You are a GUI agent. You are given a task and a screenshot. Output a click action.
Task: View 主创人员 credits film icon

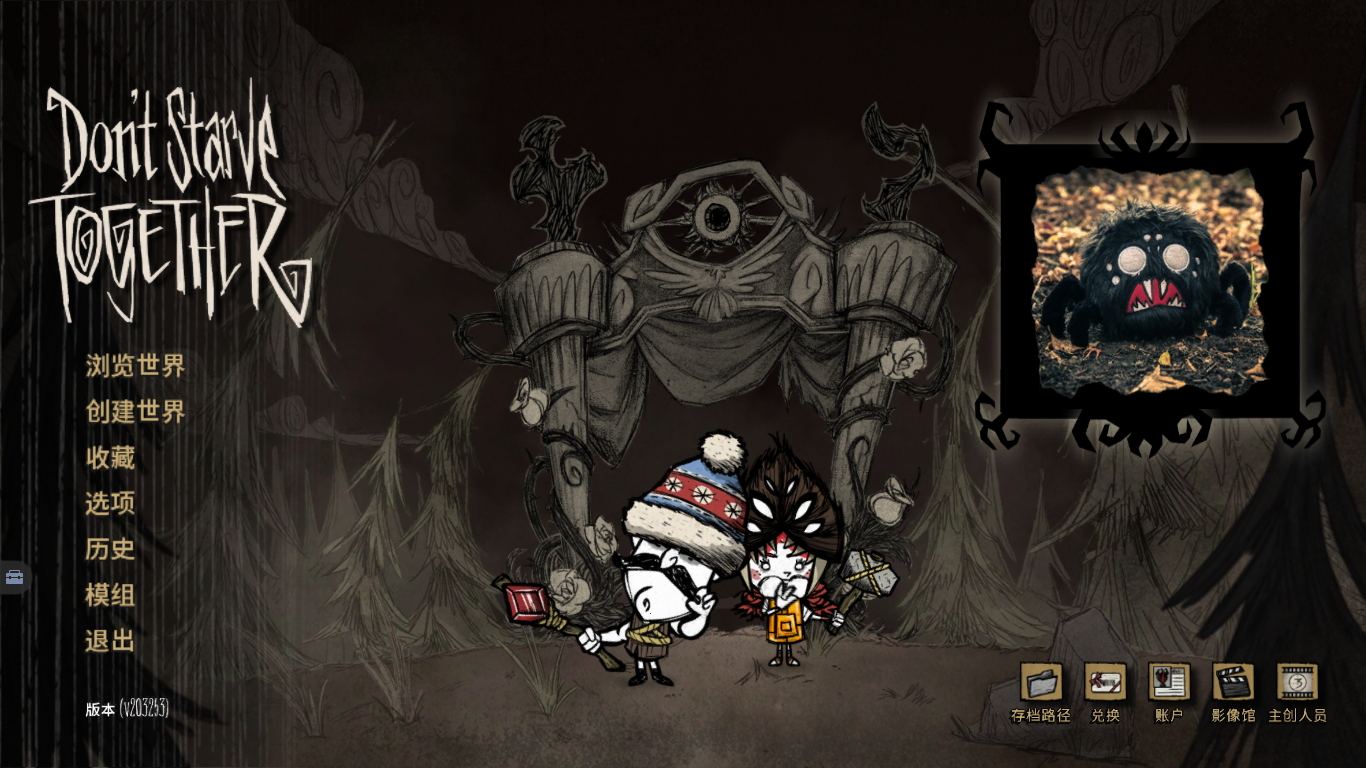coord(1297,683)
